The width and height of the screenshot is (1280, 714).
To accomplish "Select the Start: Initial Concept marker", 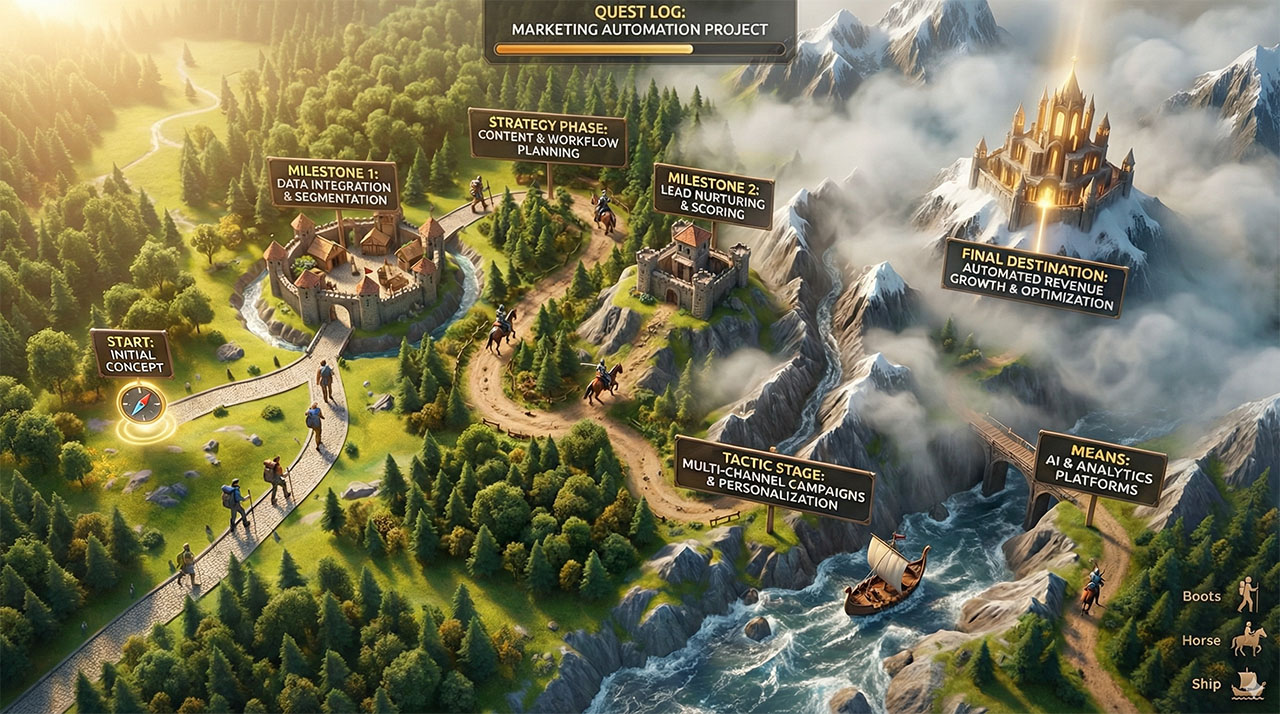I will click(x=131, y=354).
